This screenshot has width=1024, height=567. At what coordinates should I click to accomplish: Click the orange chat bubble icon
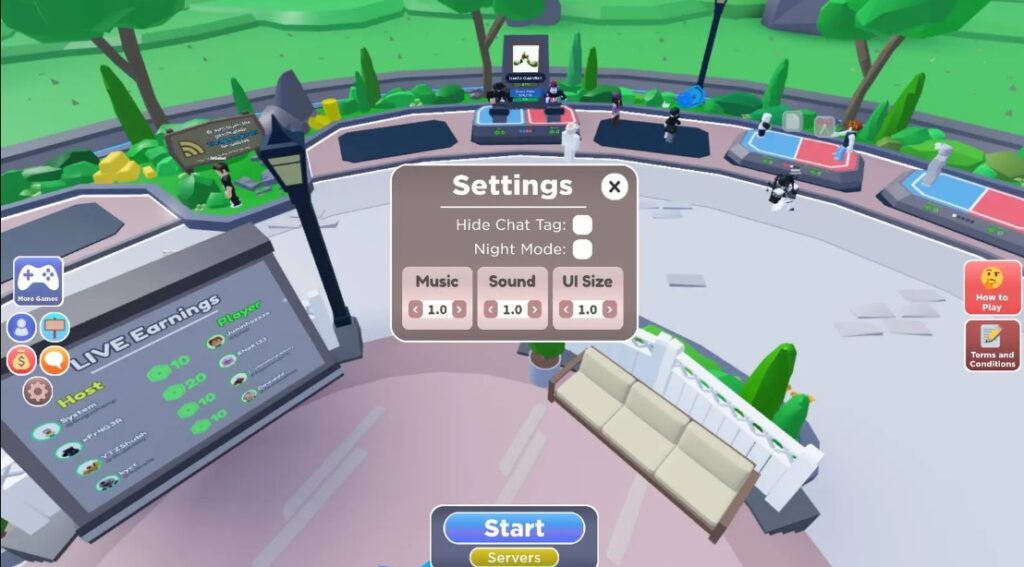click(x=54, y=360)
